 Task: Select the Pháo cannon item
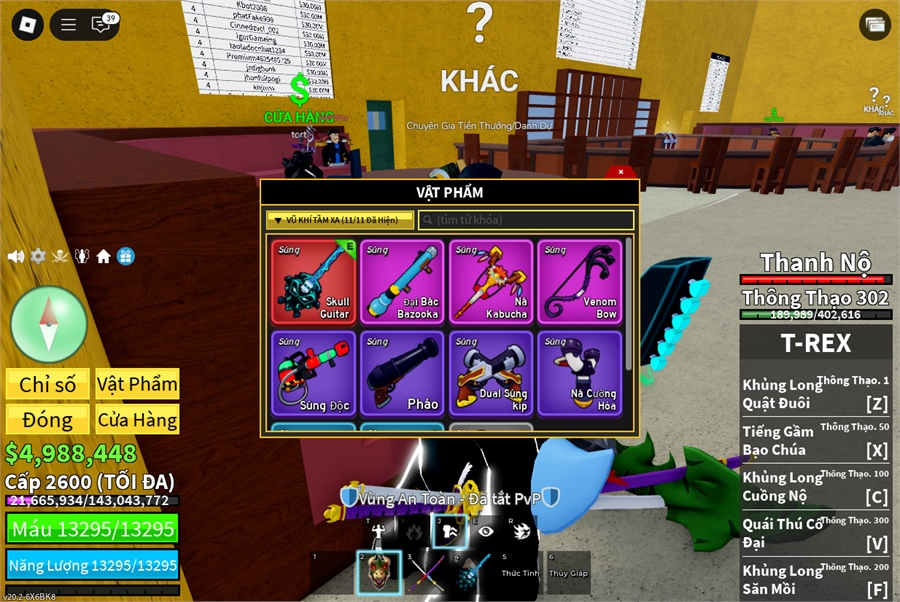coord(403,373)
